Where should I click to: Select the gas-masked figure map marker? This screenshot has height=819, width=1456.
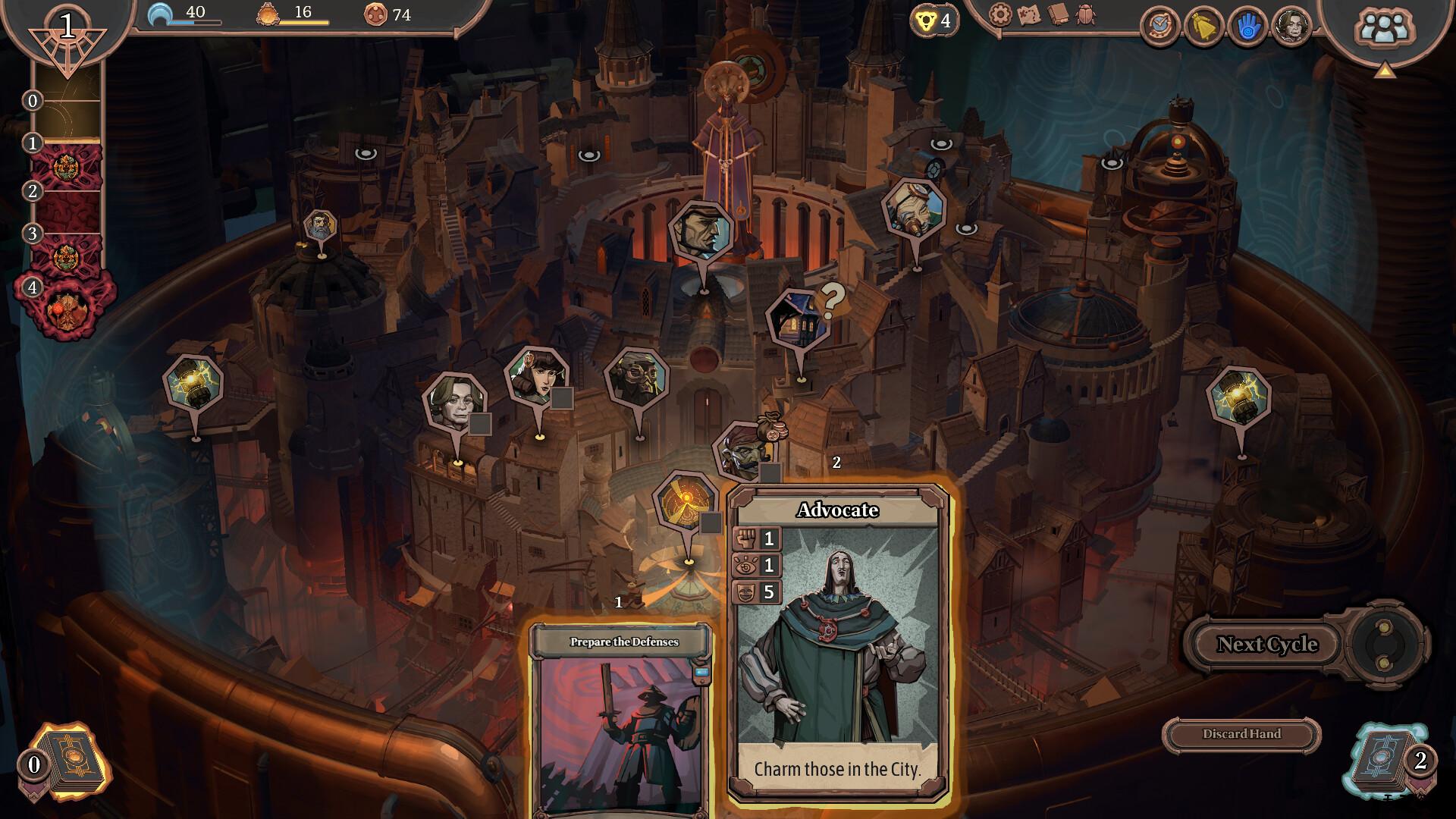pos(637,377)
